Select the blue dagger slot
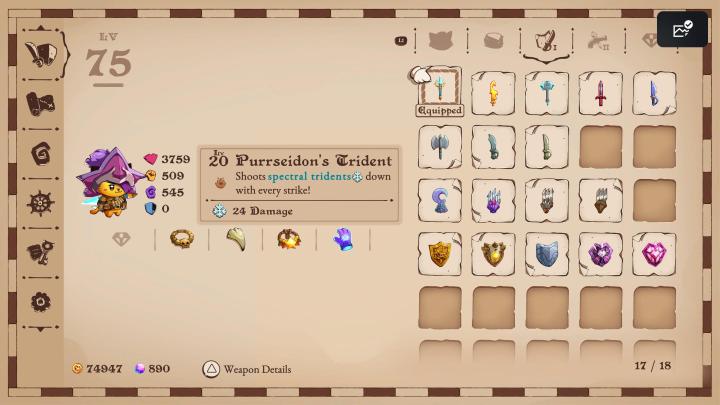The width and height of the screenshot is (720, 405). tap(654, 93)
